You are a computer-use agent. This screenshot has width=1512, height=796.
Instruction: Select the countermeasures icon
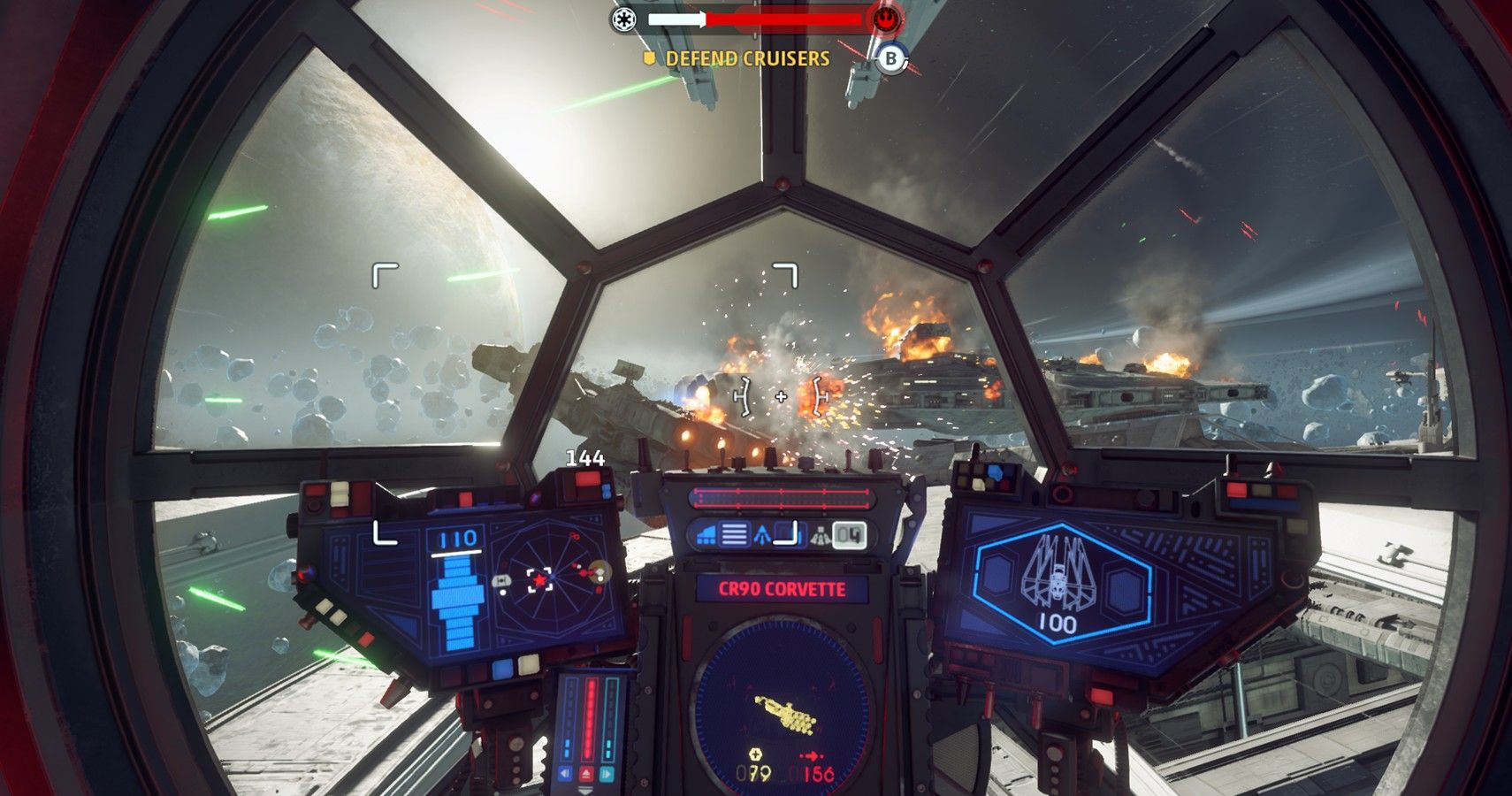(x=820, y=534)
